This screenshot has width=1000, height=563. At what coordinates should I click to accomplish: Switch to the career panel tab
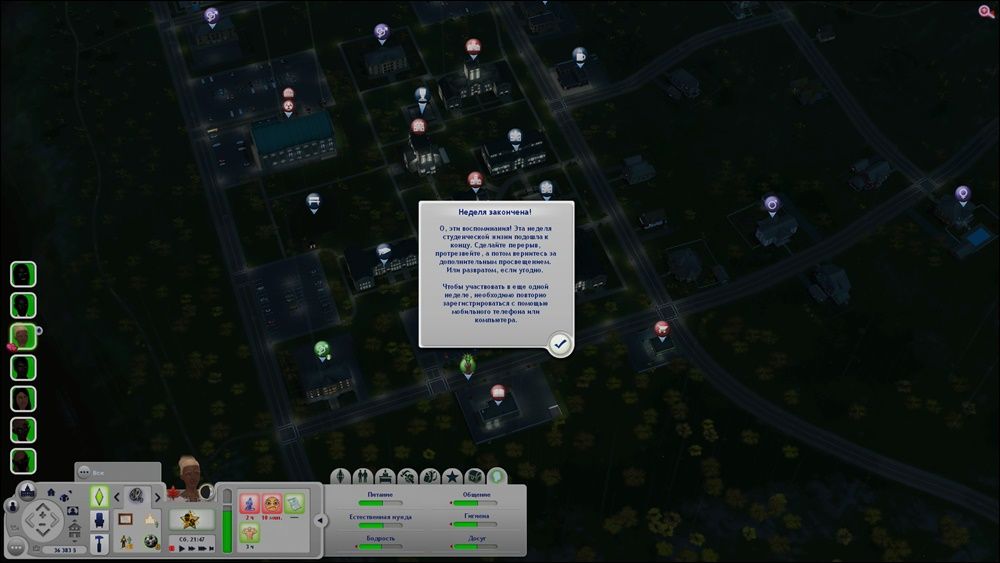pos(385,476)
